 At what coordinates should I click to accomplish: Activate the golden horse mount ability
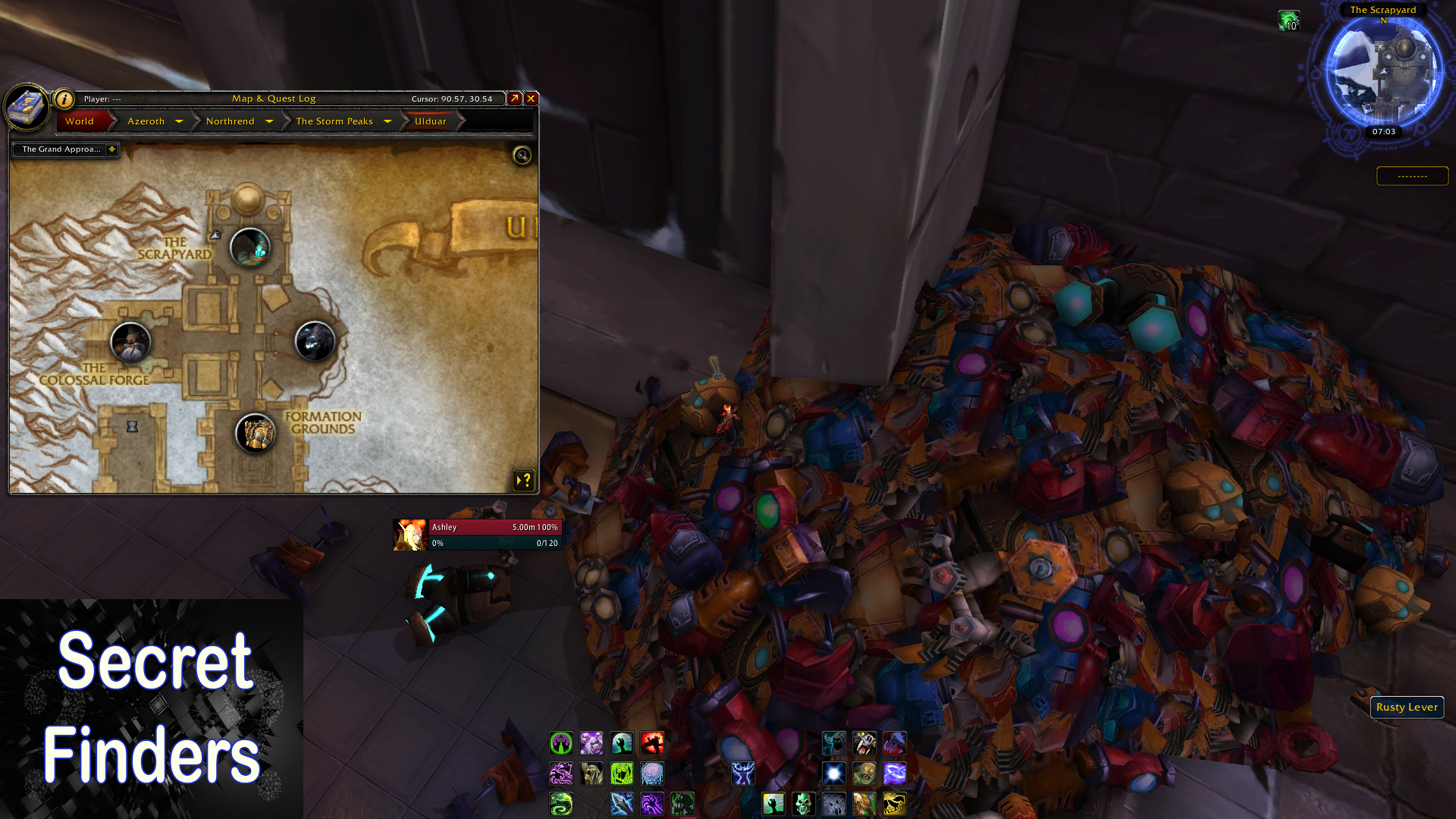(894, 803)
